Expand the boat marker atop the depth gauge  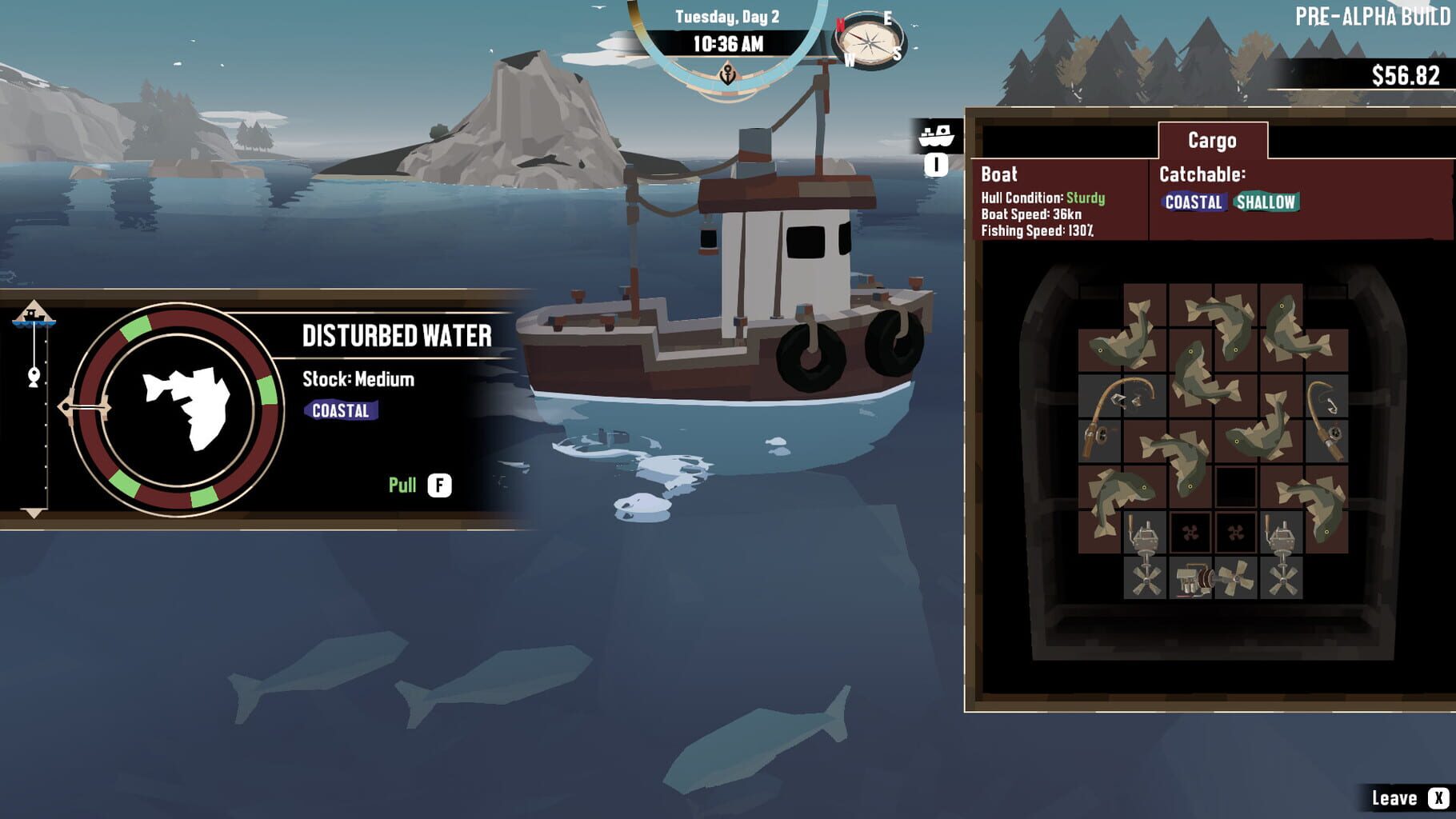click(34, 314)
